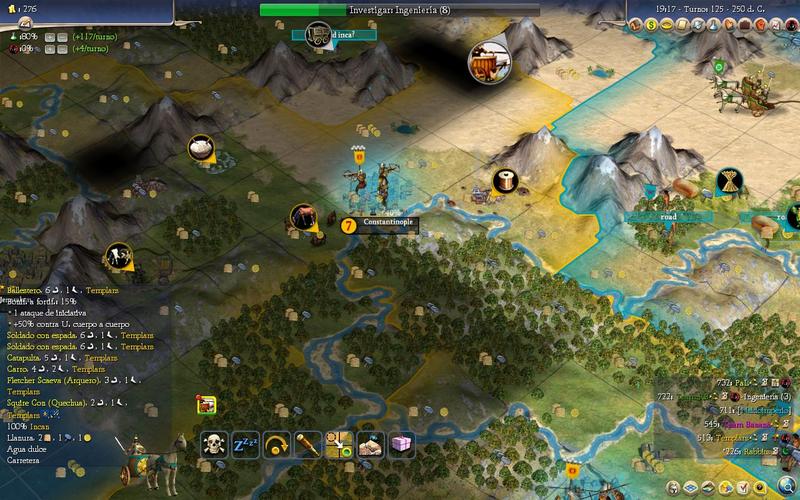The width and height of the screenshot is (800, 500).
Task: Open the research bar showing Ingeniería
Action: [400, 9]
